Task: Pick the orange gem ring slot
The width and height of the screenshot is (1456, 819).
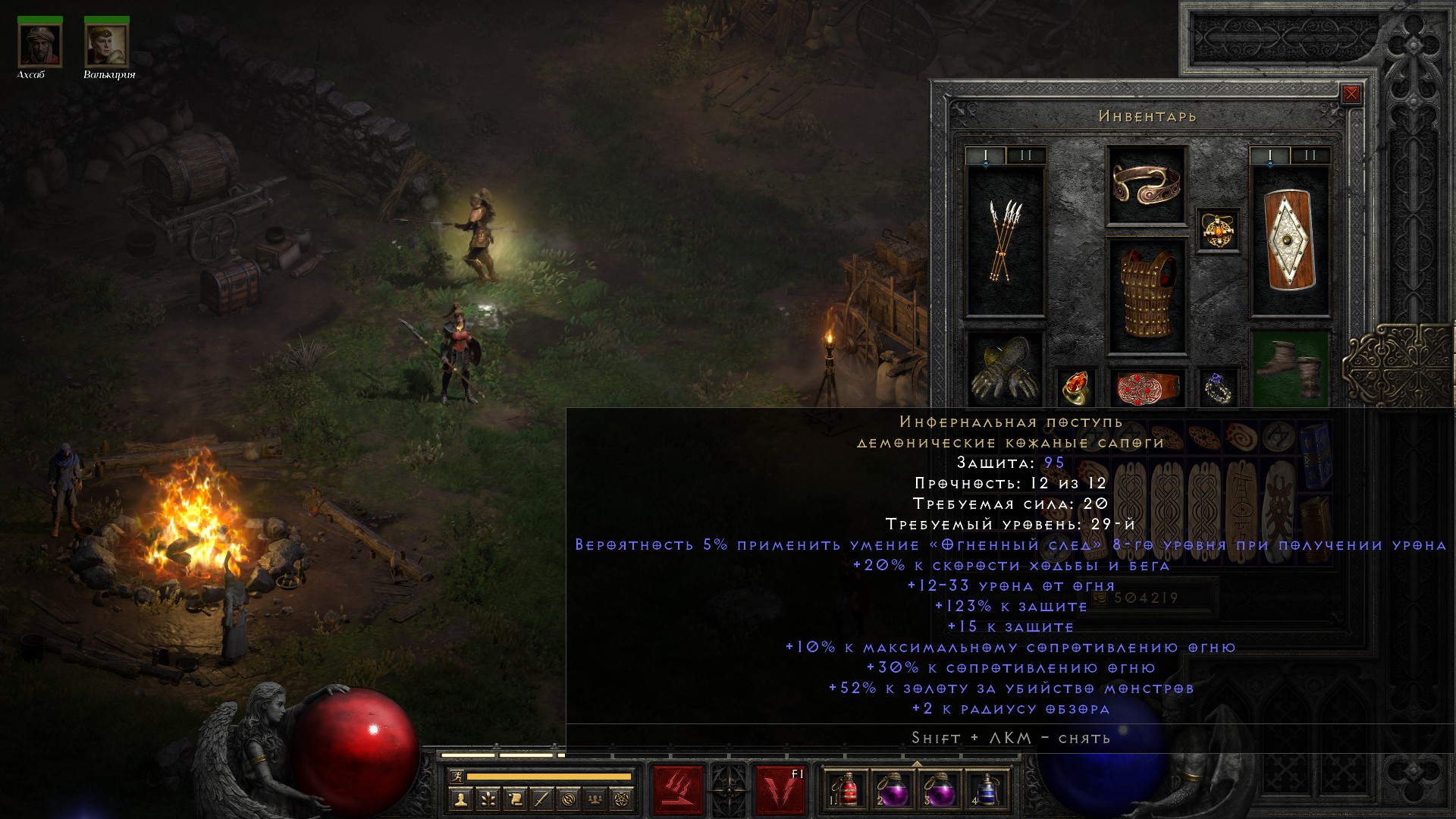Action: [x=1075, y=387]
